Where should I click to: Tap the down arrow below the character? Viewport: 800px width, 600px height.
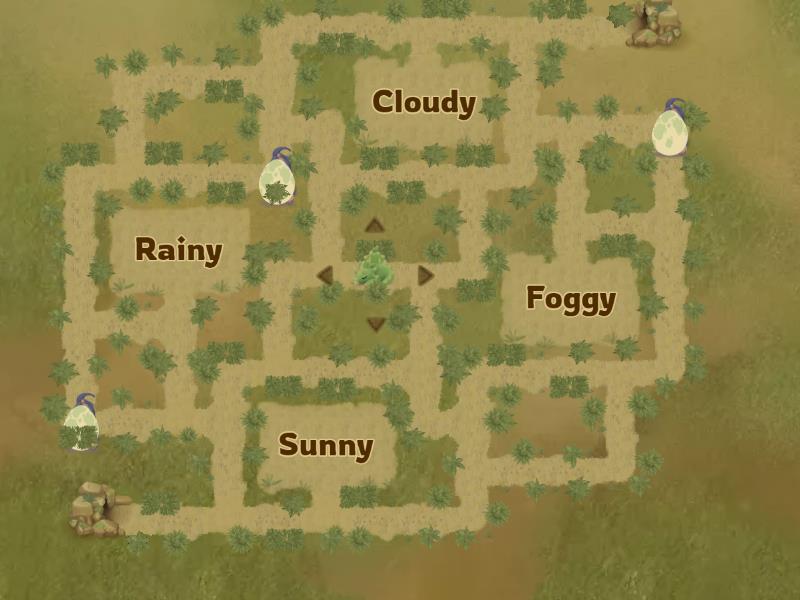click(x=376, y=323)
